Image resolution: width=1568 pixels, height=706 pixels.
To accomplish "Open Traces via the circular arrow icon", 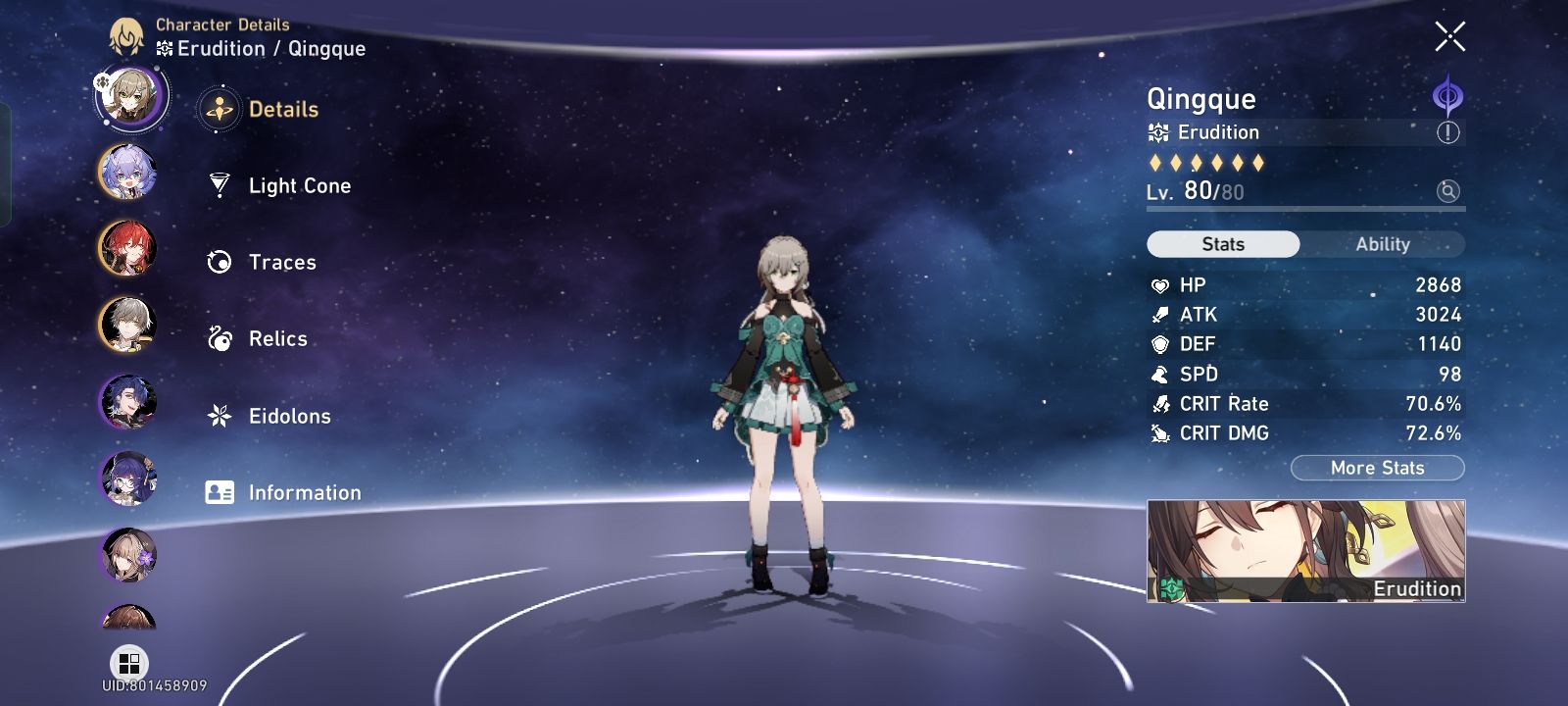I will 220,262.
